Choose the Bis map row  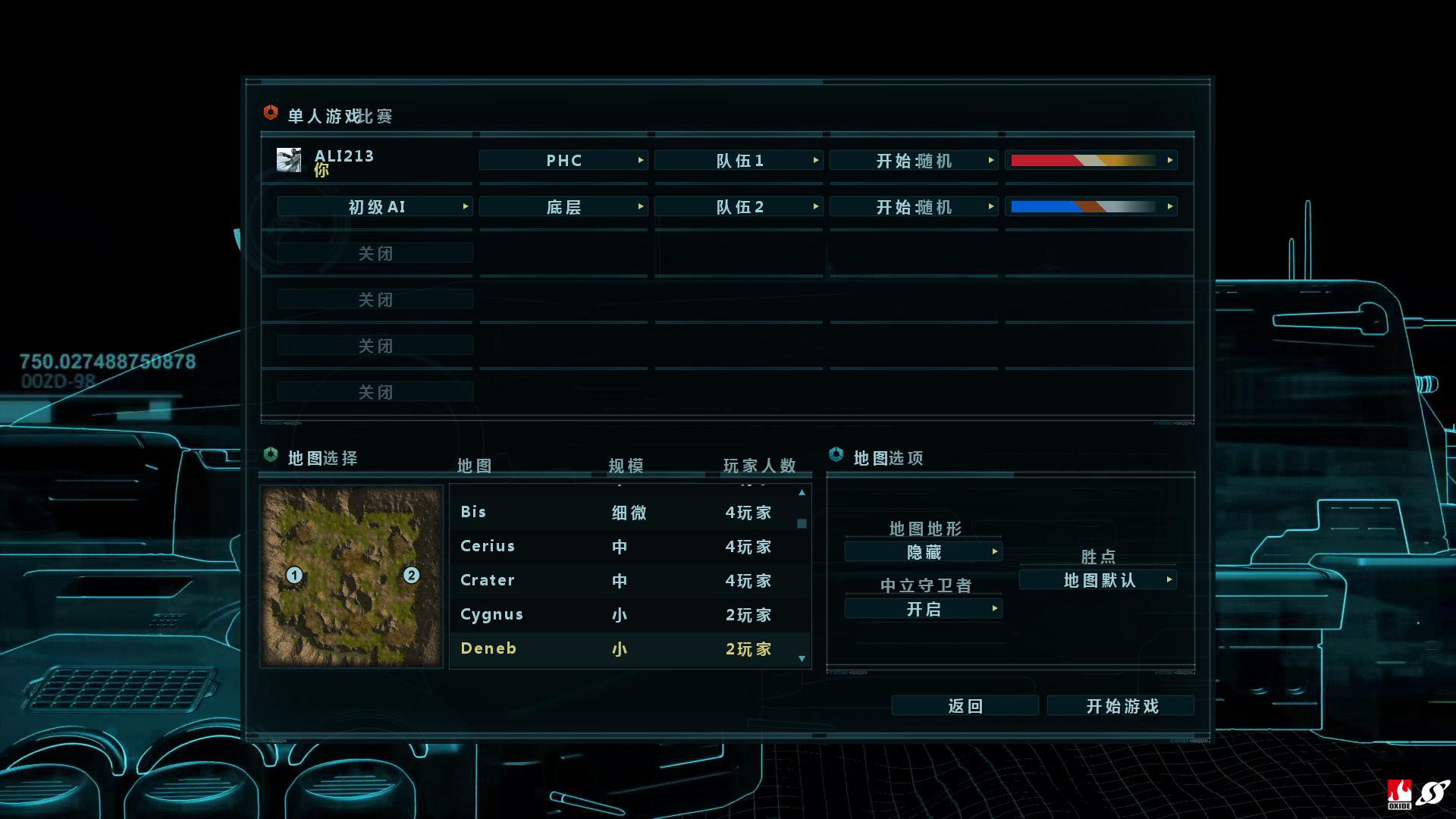[x=629, y=513]
